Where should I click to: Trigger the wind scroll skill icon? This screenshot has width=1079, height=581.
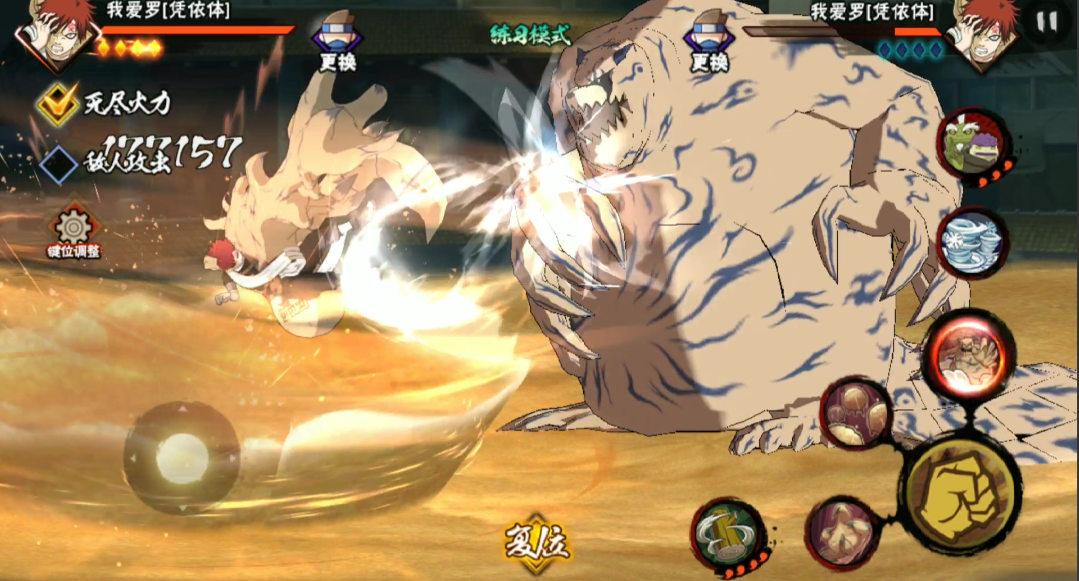pos(972,242)
